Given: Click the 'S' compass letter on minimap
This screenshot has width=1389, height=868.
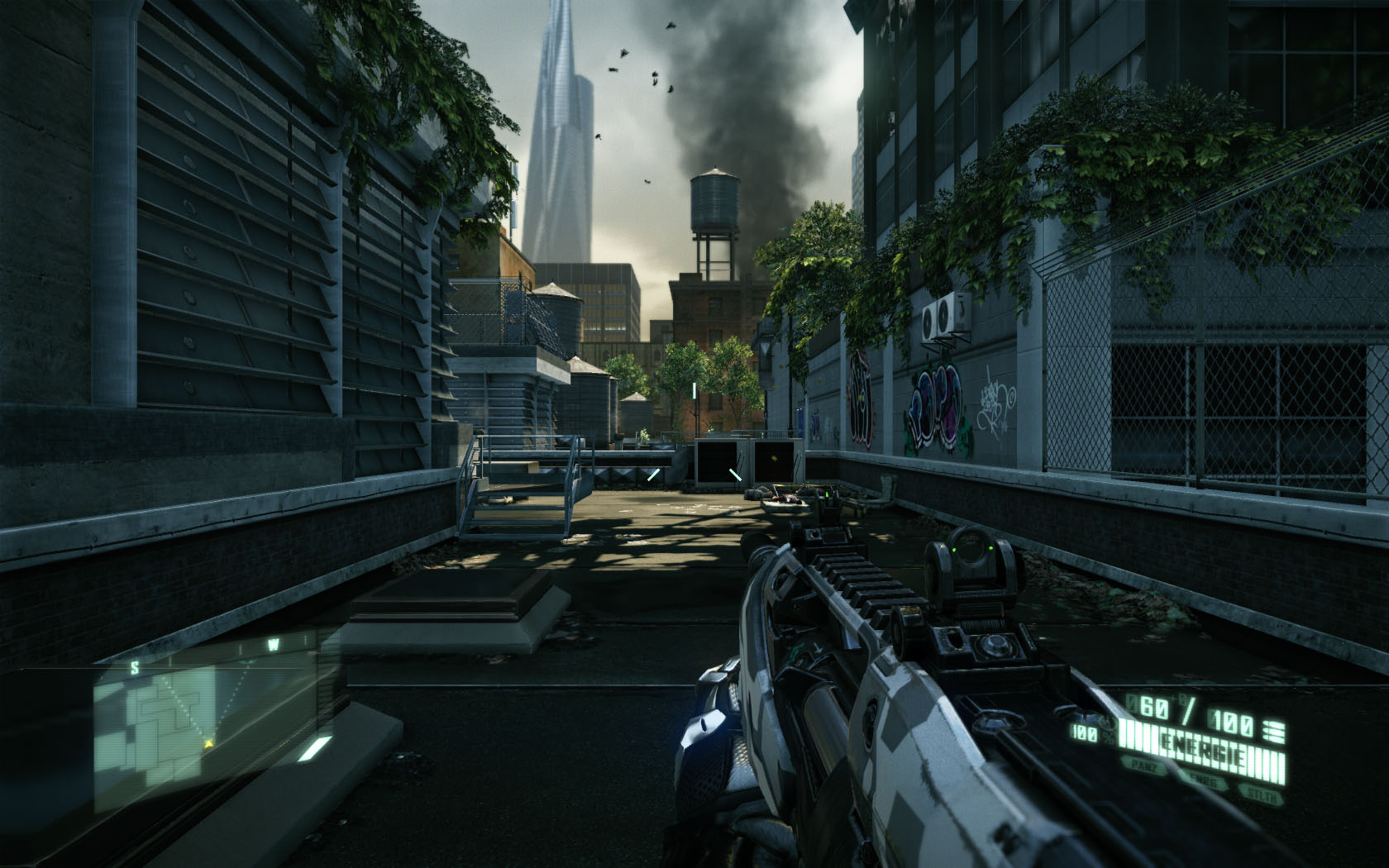Looking at the screenshot, I should [x=134, y=667].
